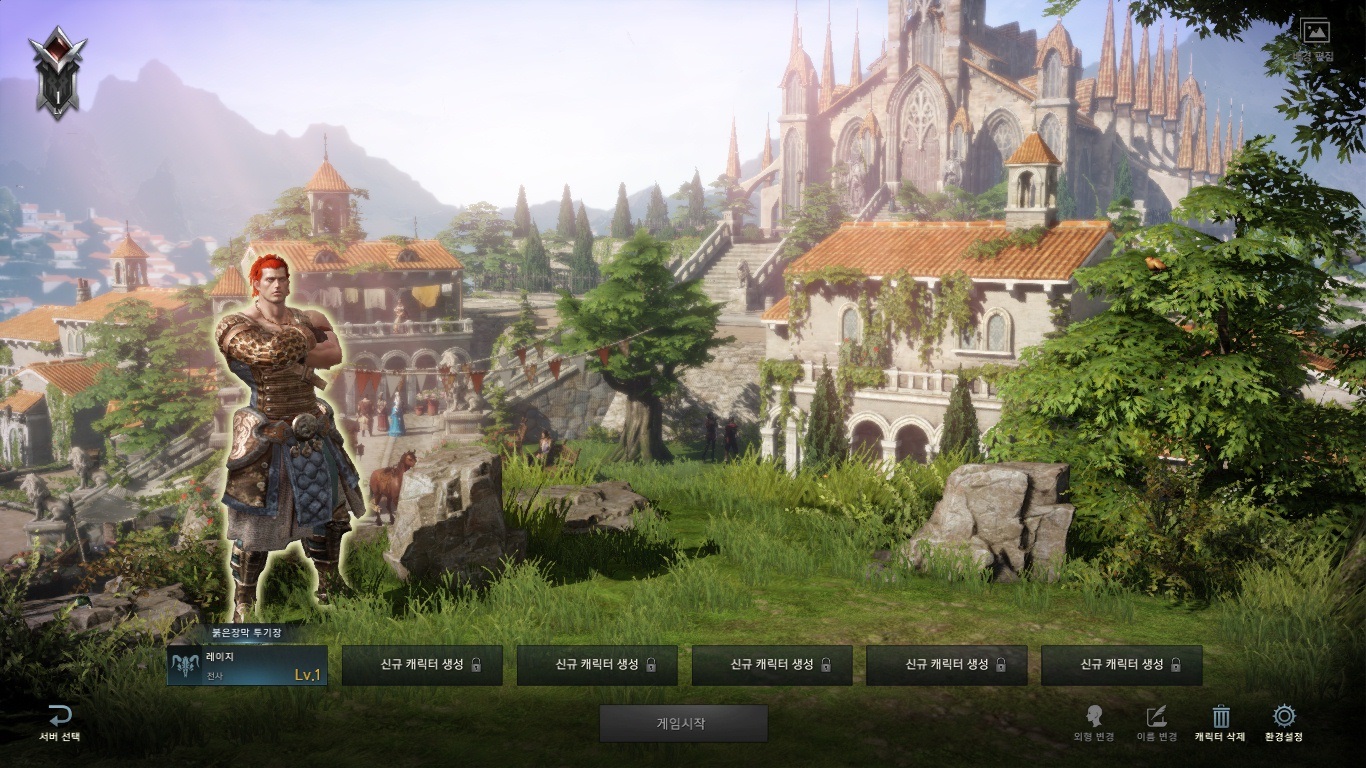Go back to 서버 선택 server selection
The width and height of the screenshot is (1366, 768).
60,722
